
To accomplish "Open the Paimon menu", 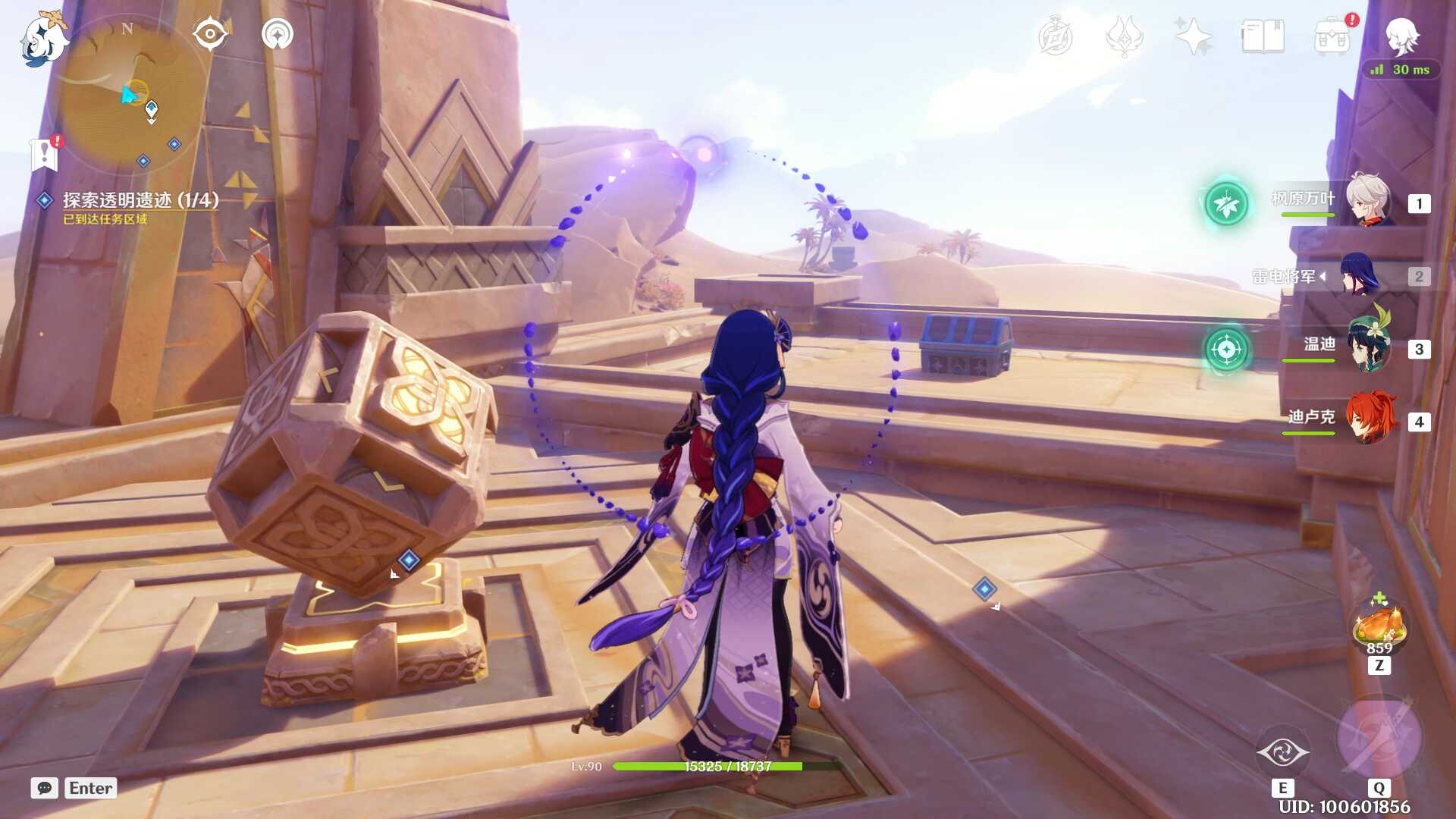I will pyautogui.click(x=43, y=39).
